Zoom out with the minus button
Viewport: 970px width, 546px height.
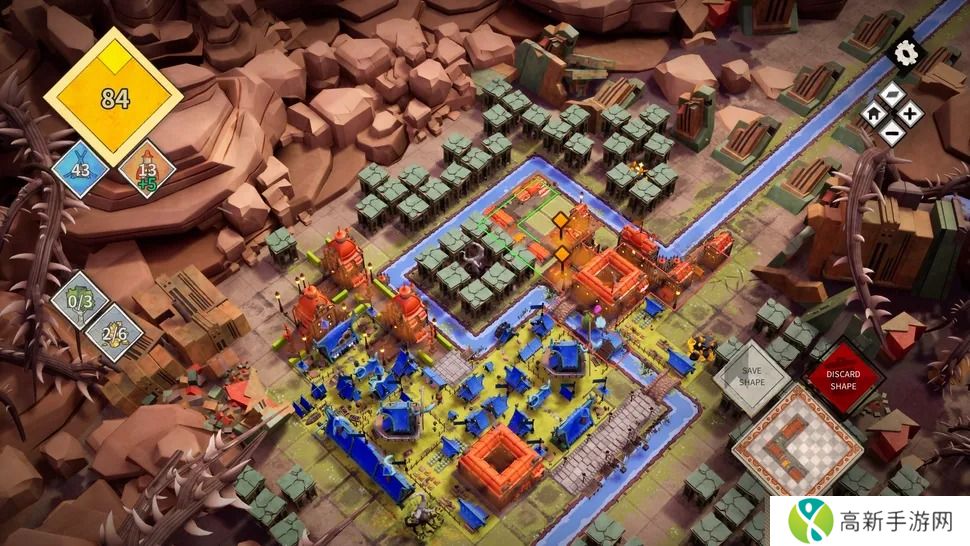click(x=891, y=131)
